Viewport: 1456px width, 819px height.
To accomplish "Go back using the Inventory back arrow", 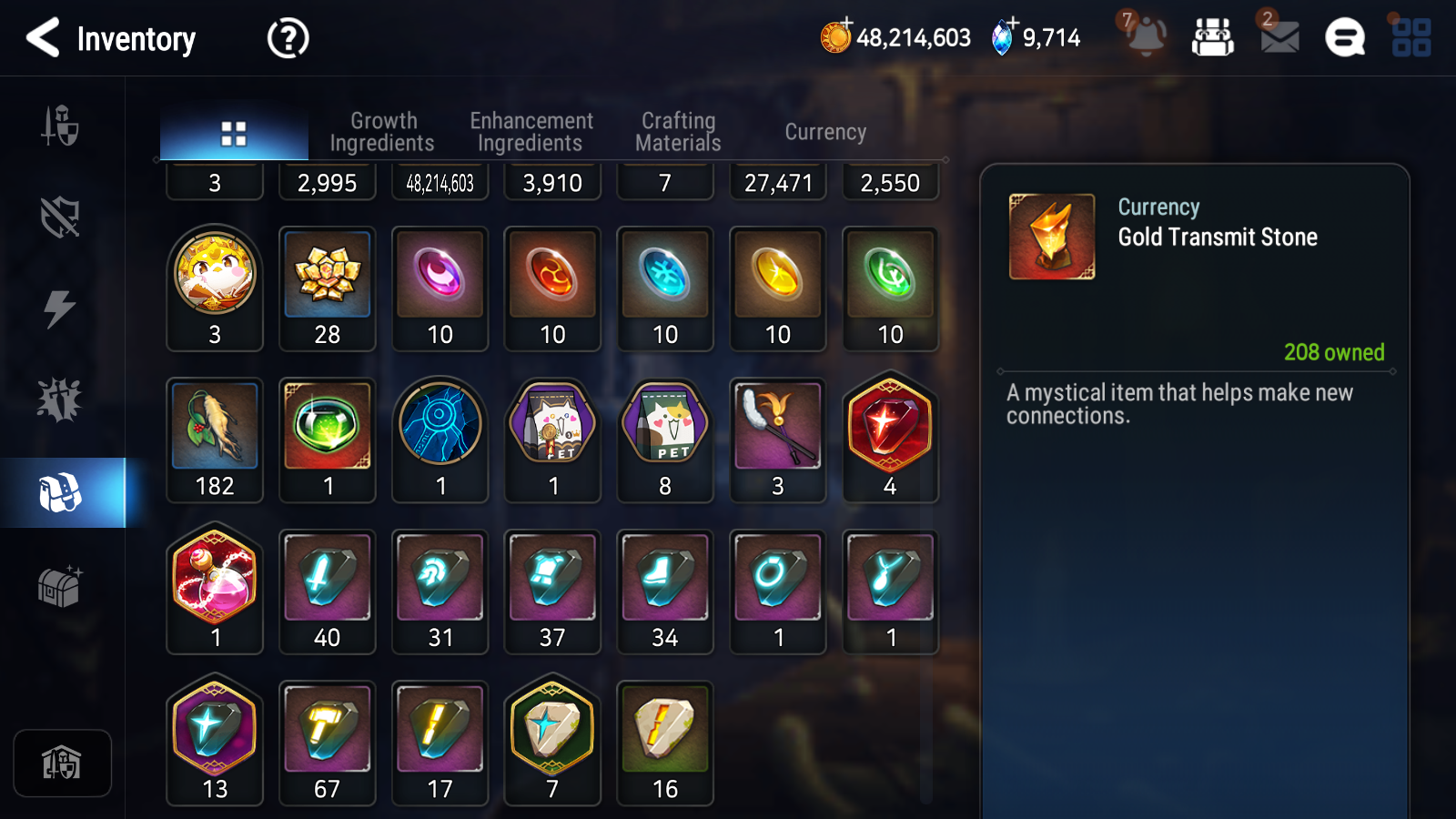I will [43, 38].
